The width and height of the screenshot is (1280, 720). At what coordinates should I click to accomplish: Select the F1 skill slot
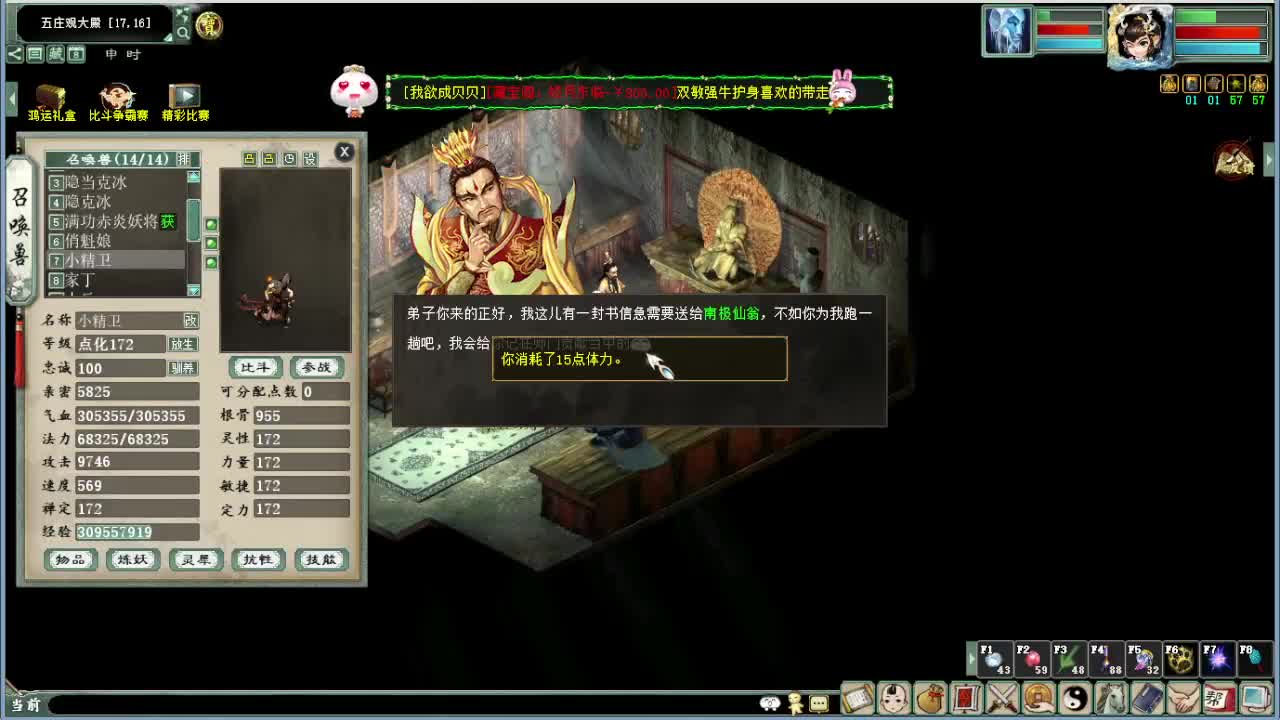995,659
